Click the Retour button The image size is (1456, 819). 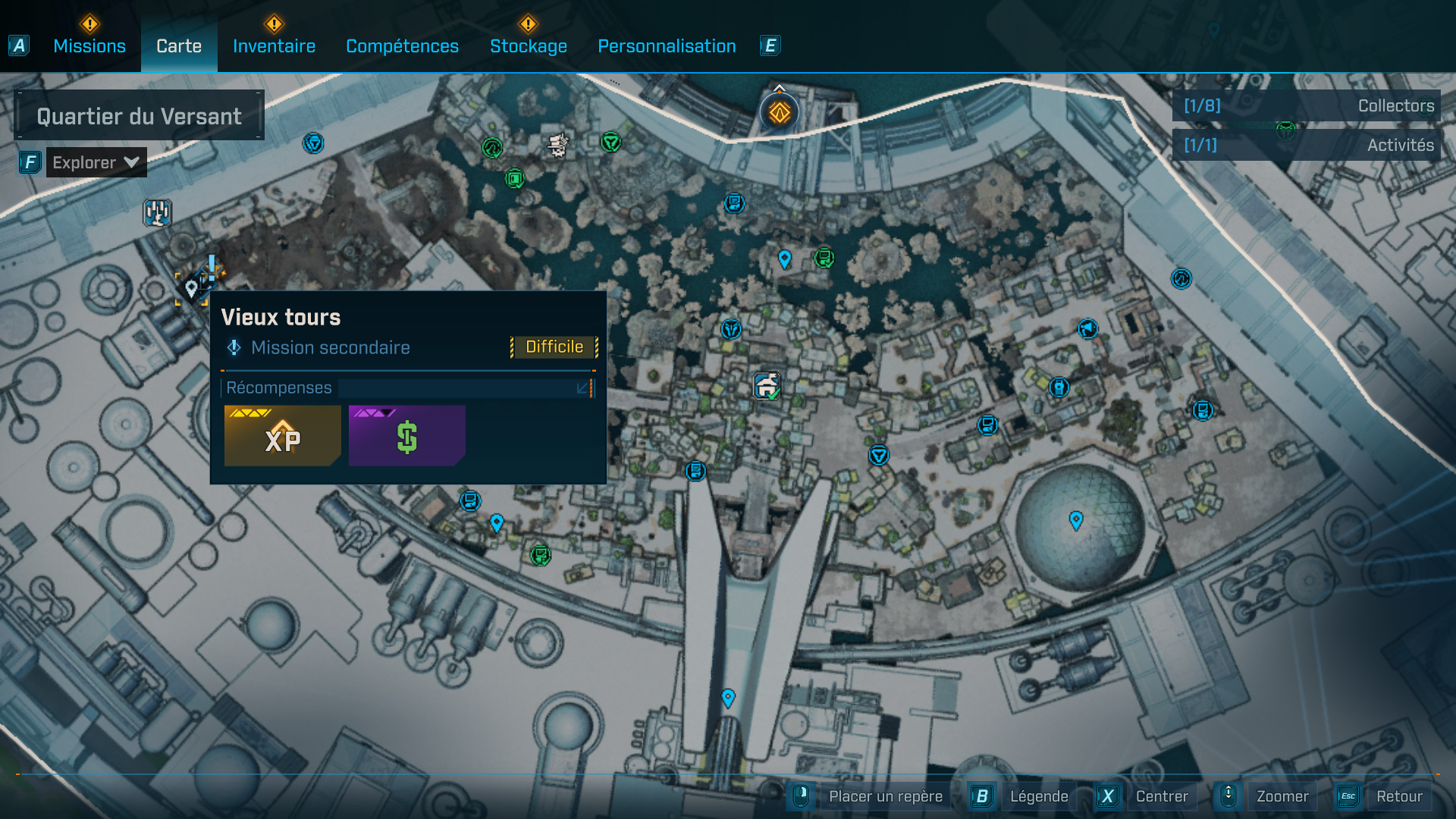(1398, 796)
